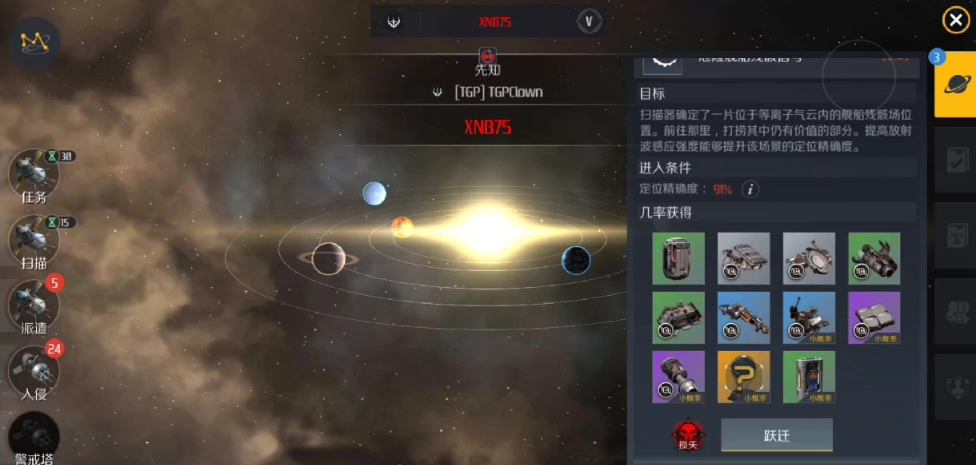
Task: Inspect the purple armor plates loot item
Action: (x=874, y=317)
